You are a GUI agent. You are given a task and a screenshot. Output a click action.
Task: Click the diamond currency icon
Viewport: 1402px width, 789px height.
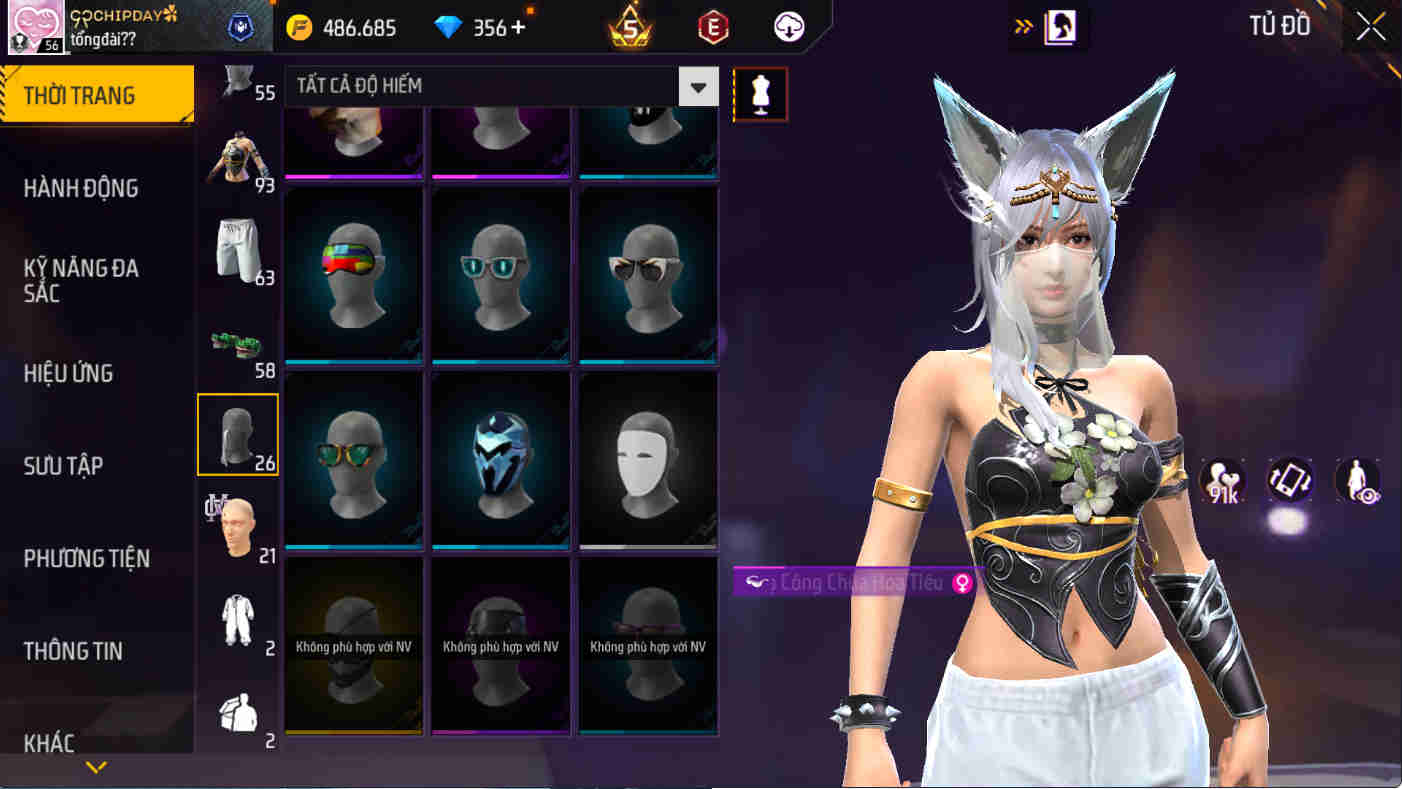pos(450,27)
